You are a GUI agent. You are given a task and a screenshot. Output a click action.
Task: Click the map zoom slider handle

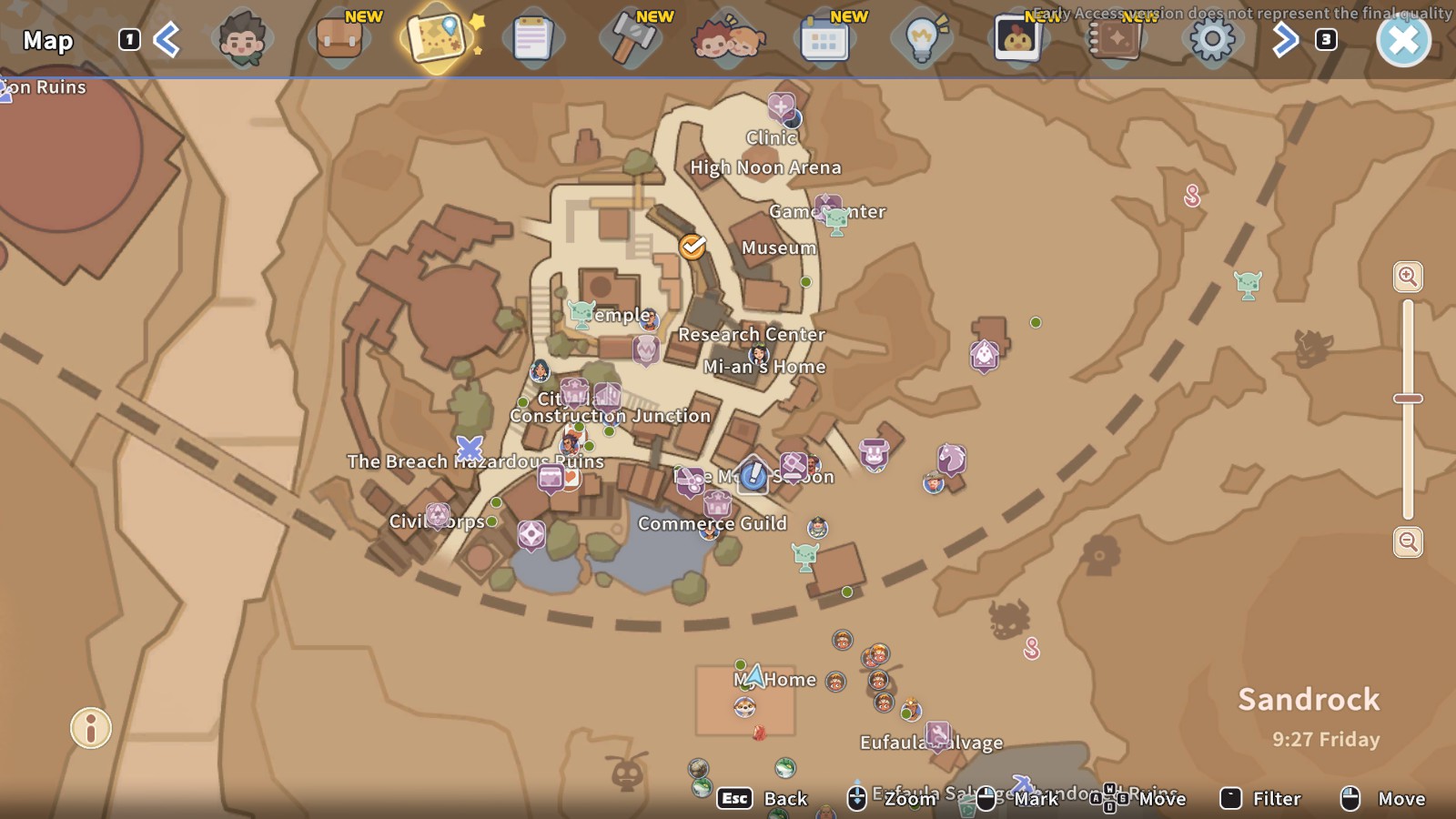coord(1406,397)
